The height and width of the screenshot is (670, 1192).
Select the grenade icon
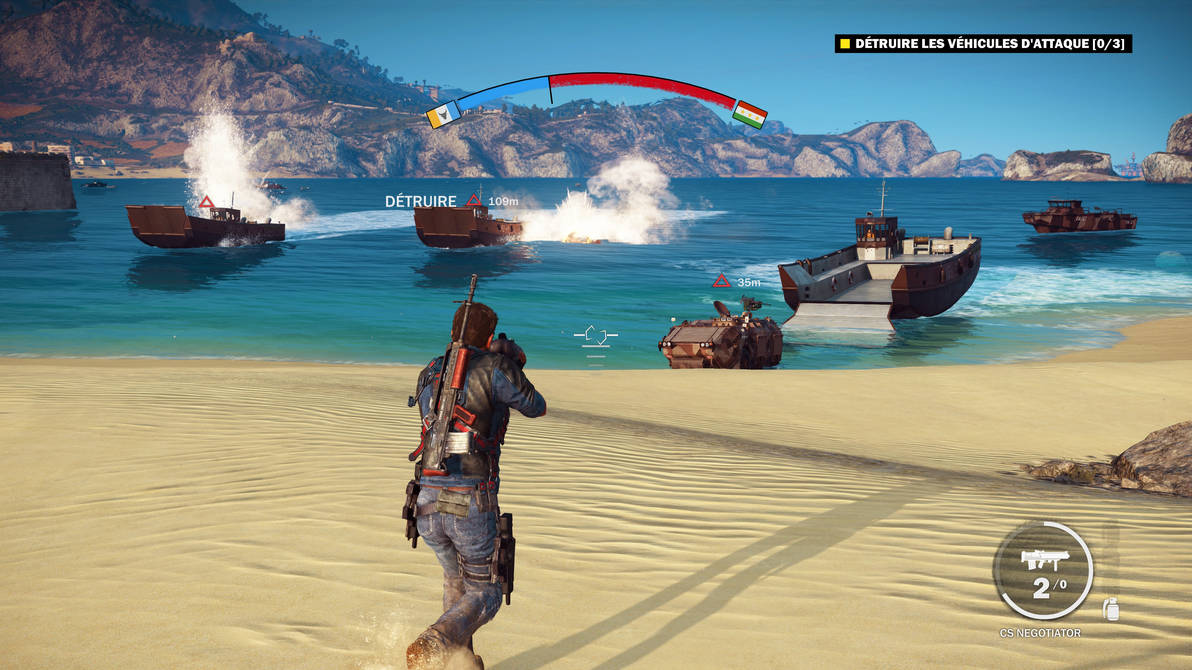tap(1110, 608)
